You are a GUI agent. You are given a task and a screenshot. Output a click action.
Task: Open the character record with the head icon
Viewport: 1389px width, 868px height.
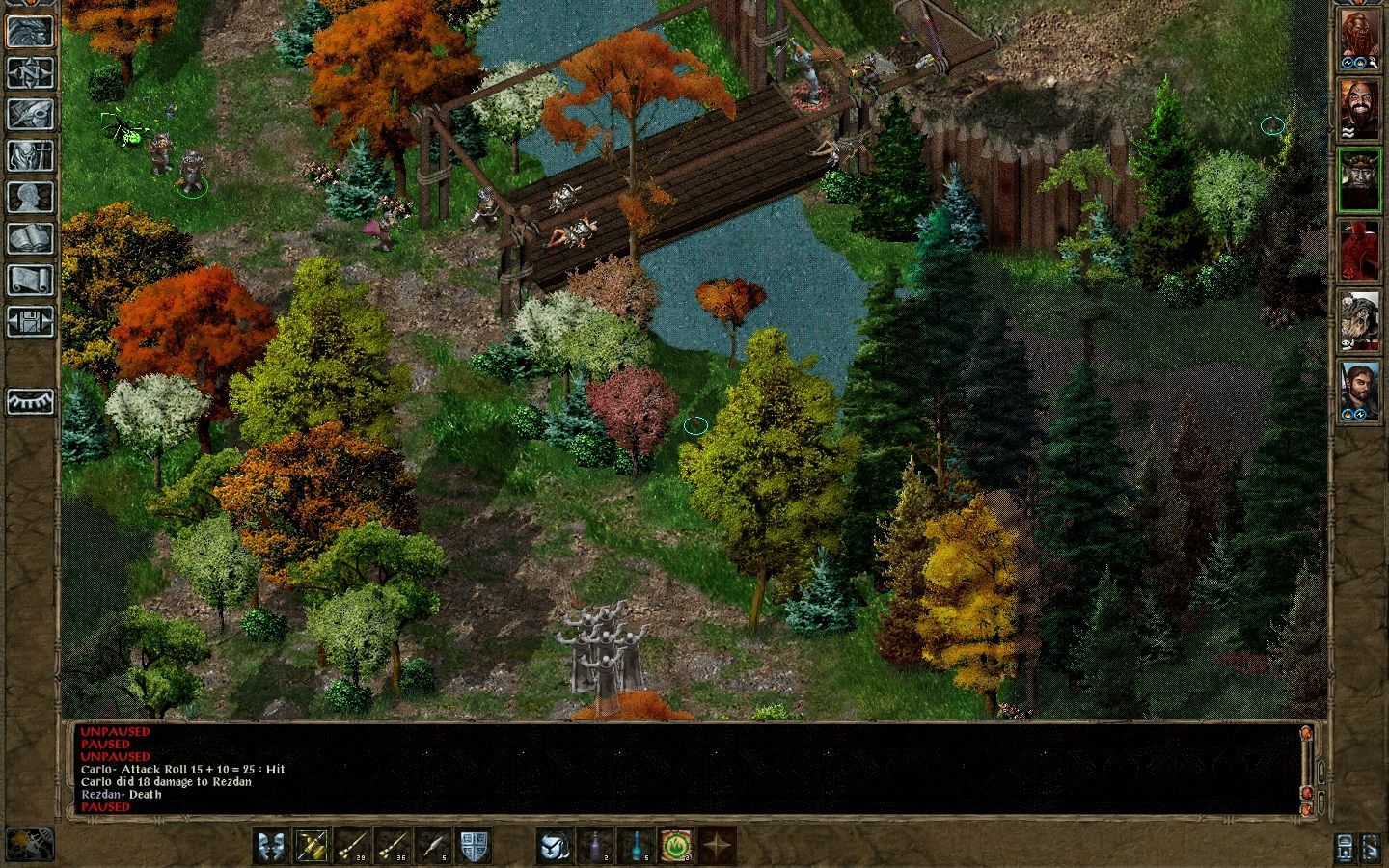click(30, 197)
